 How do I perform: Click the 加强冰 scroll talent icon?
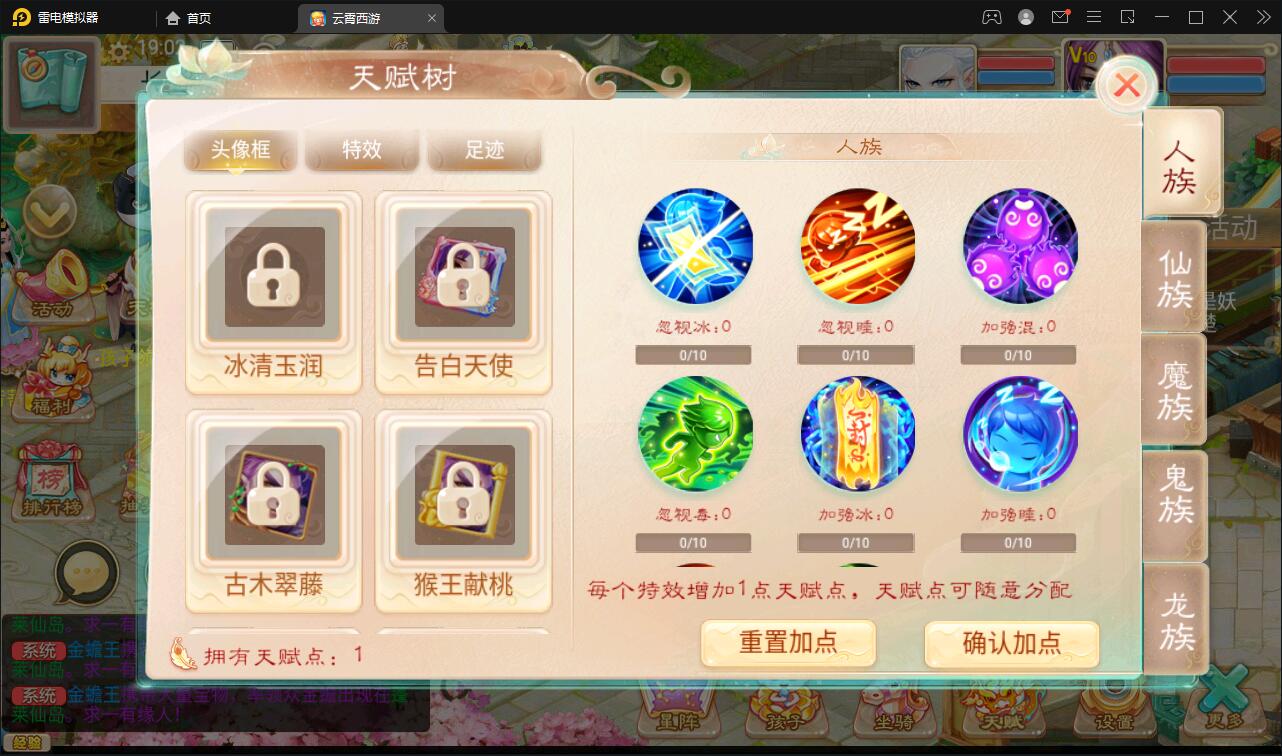coord(857,433)
